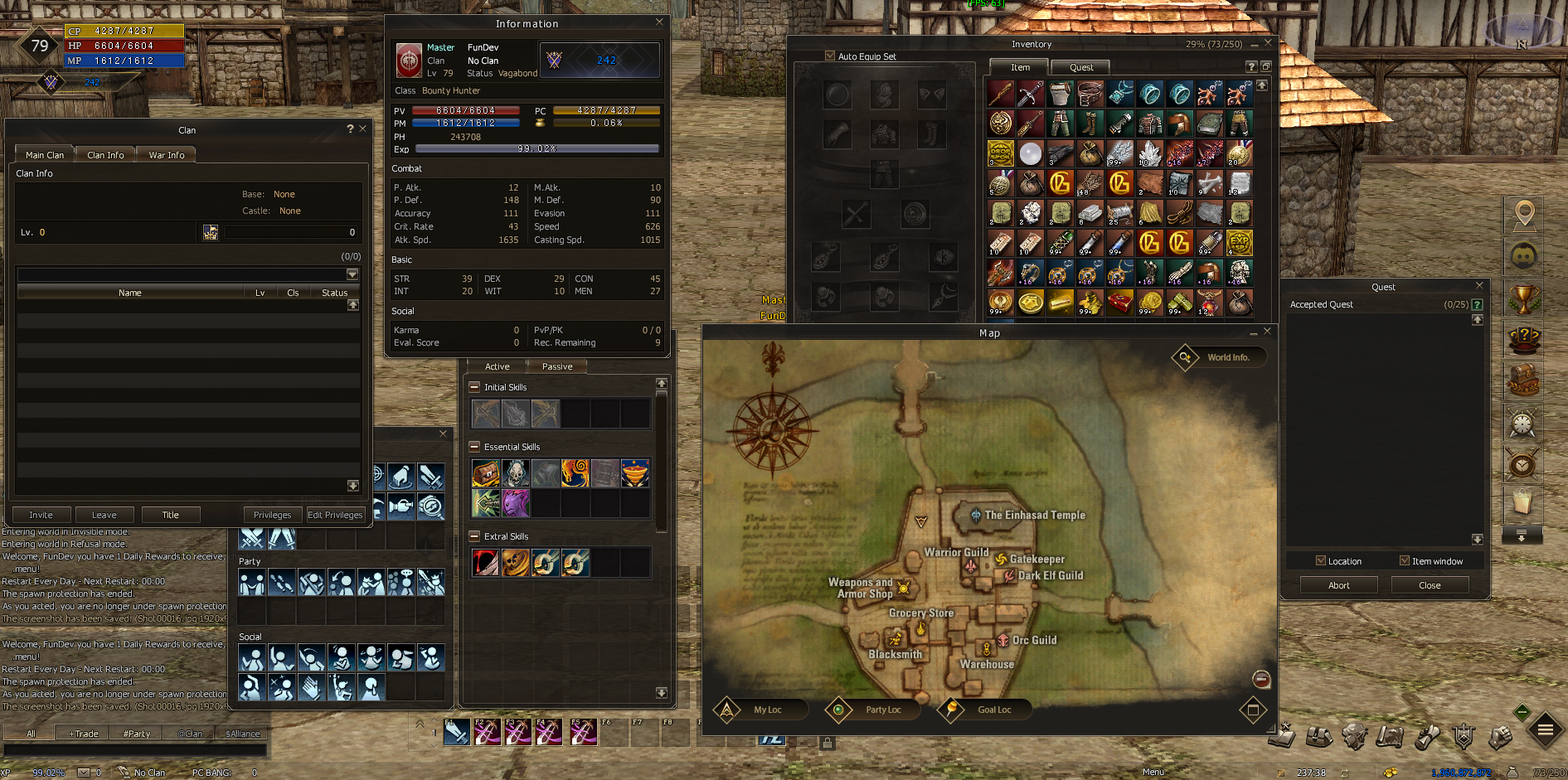Select the +Trade chat channel tab
The height and width of the screenshot is (780, 1568).
point(84,734)
